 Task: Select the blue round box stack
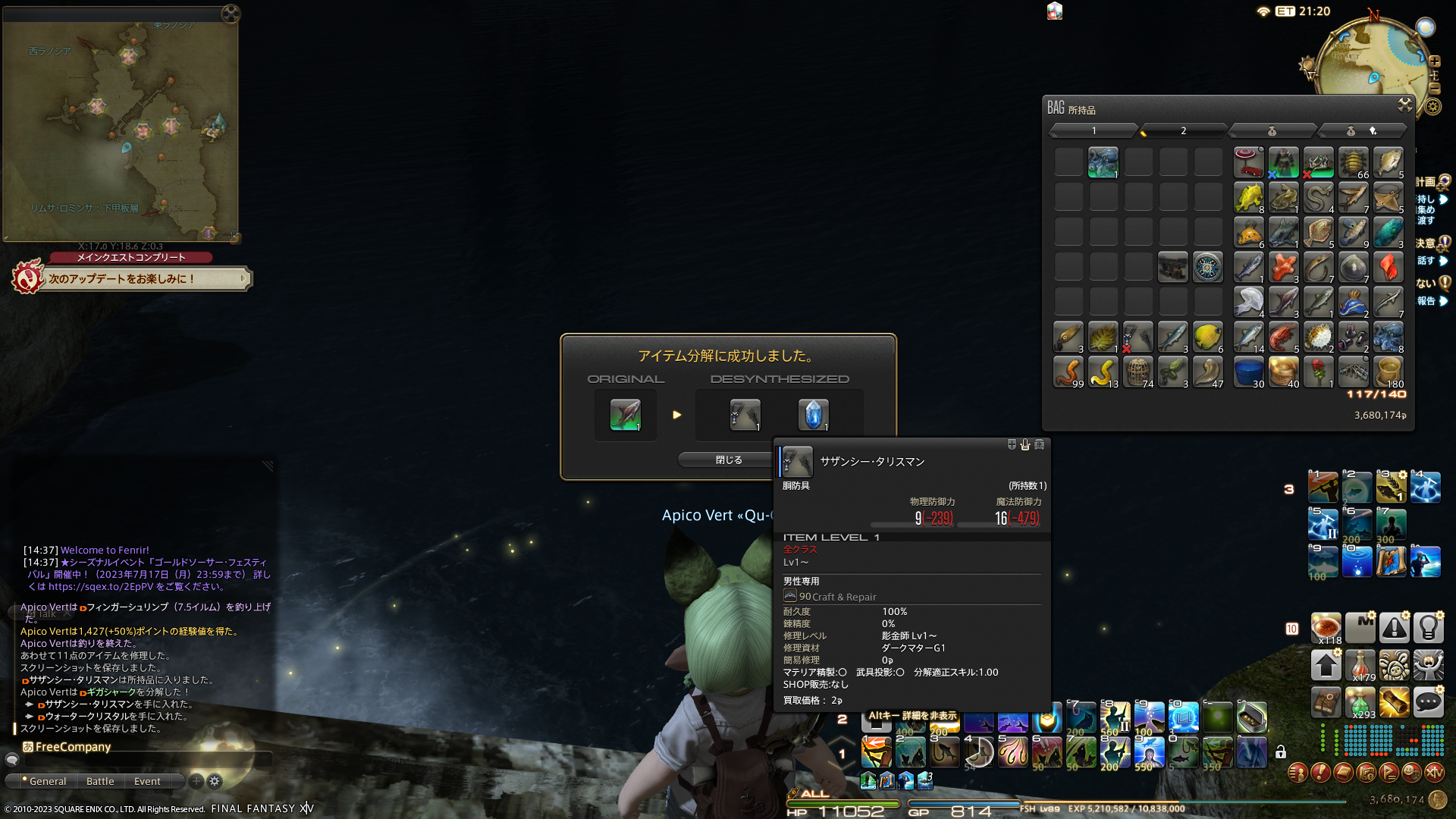click(x=1248, y=372)
